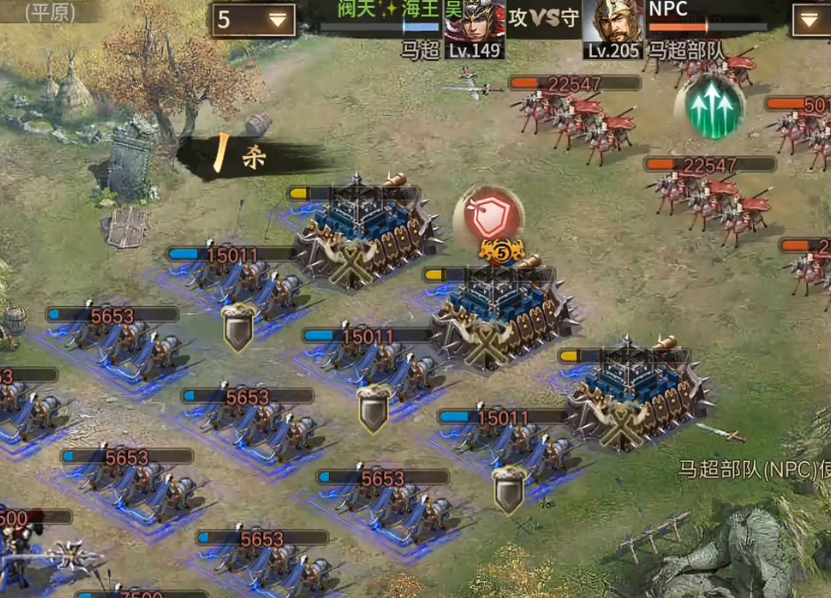
Task: Expand the dropdown arrow beside NPC name
Action: tap(808, 19)
